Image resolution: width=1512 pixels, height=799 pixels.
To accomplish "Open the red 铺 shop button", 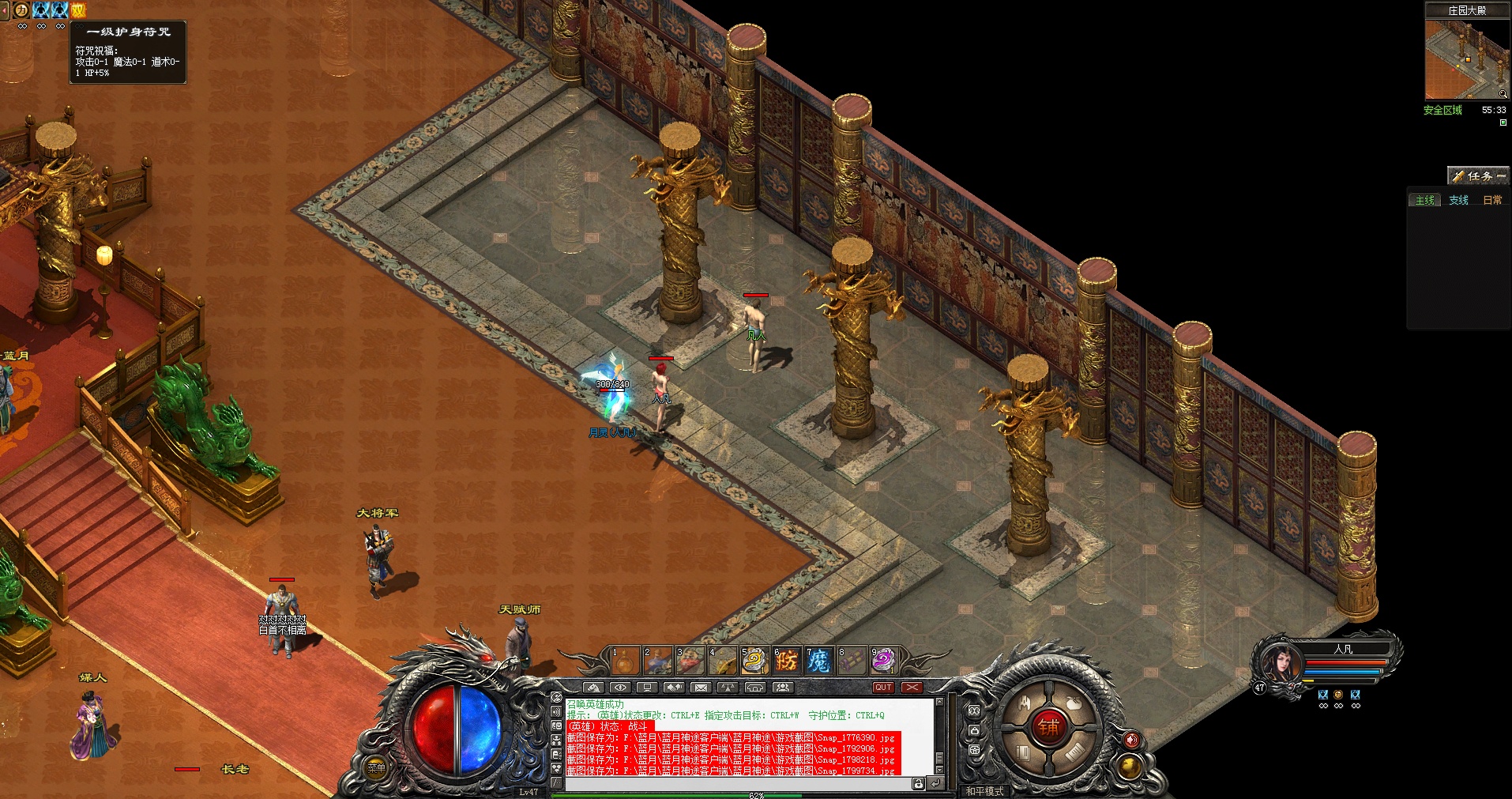I will pos(1048,727).
